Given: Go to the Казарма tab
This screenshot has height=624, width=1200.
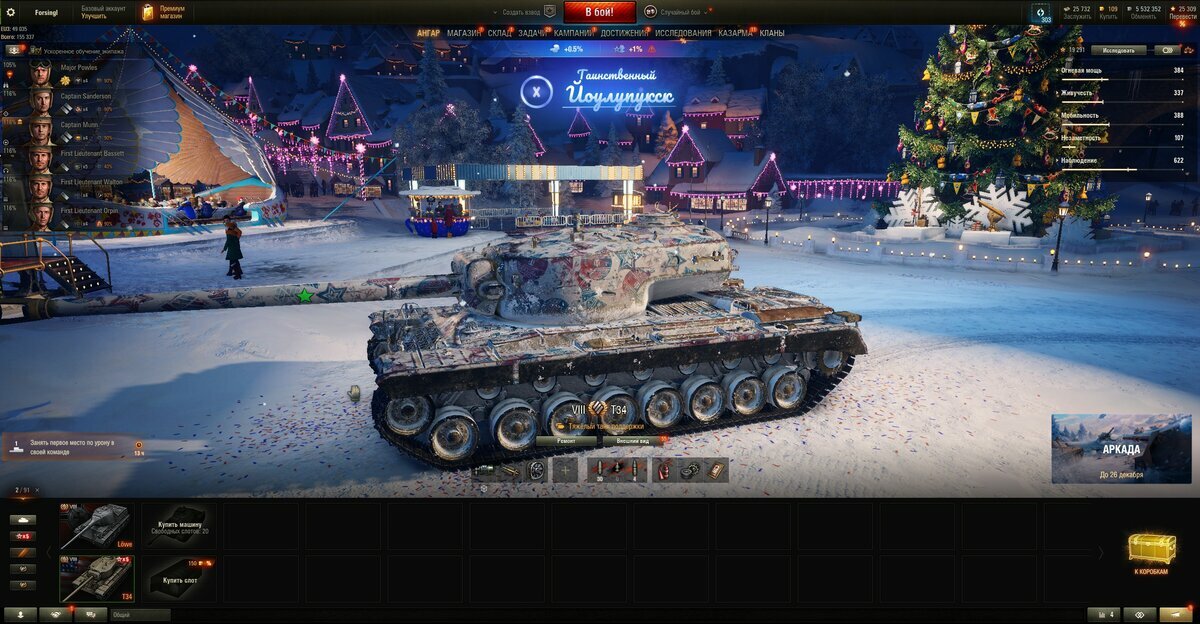Looking at the screenshot, I should pos(735,33).
